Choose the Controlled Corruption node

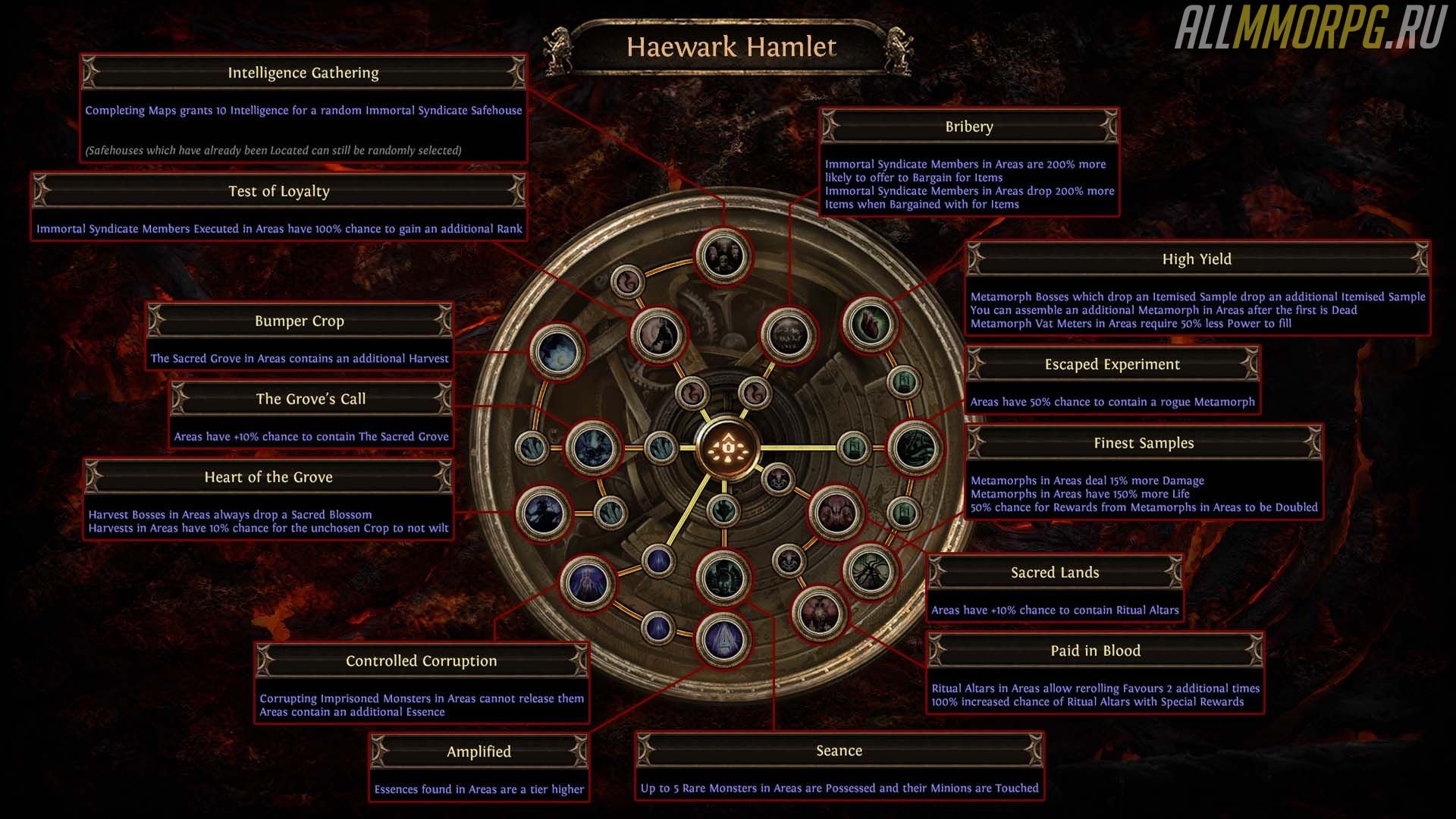tap(587, 582)
